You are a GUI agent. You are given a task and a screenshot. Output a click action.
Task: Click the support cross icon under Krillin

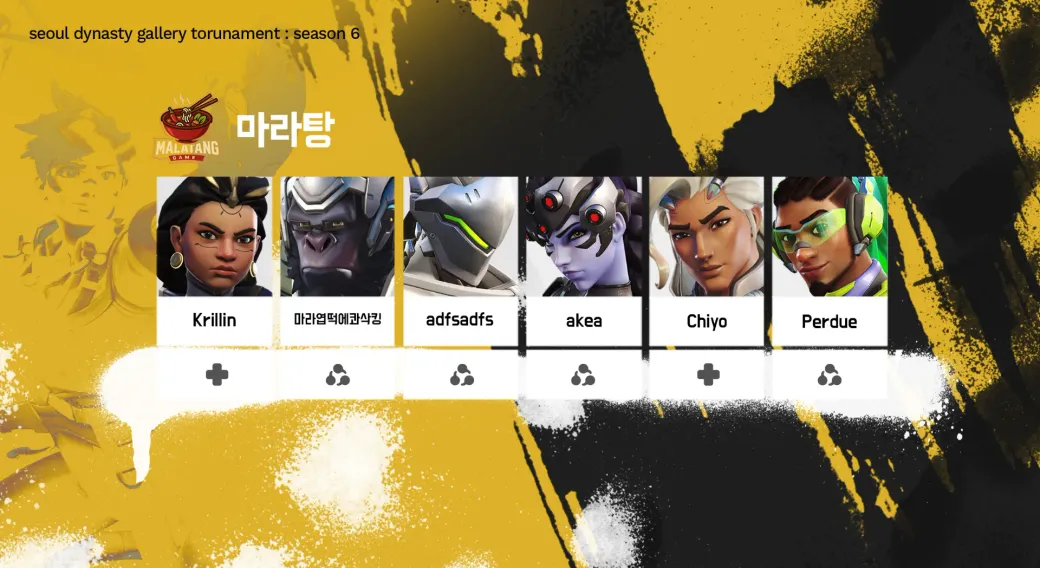point(217,375)
